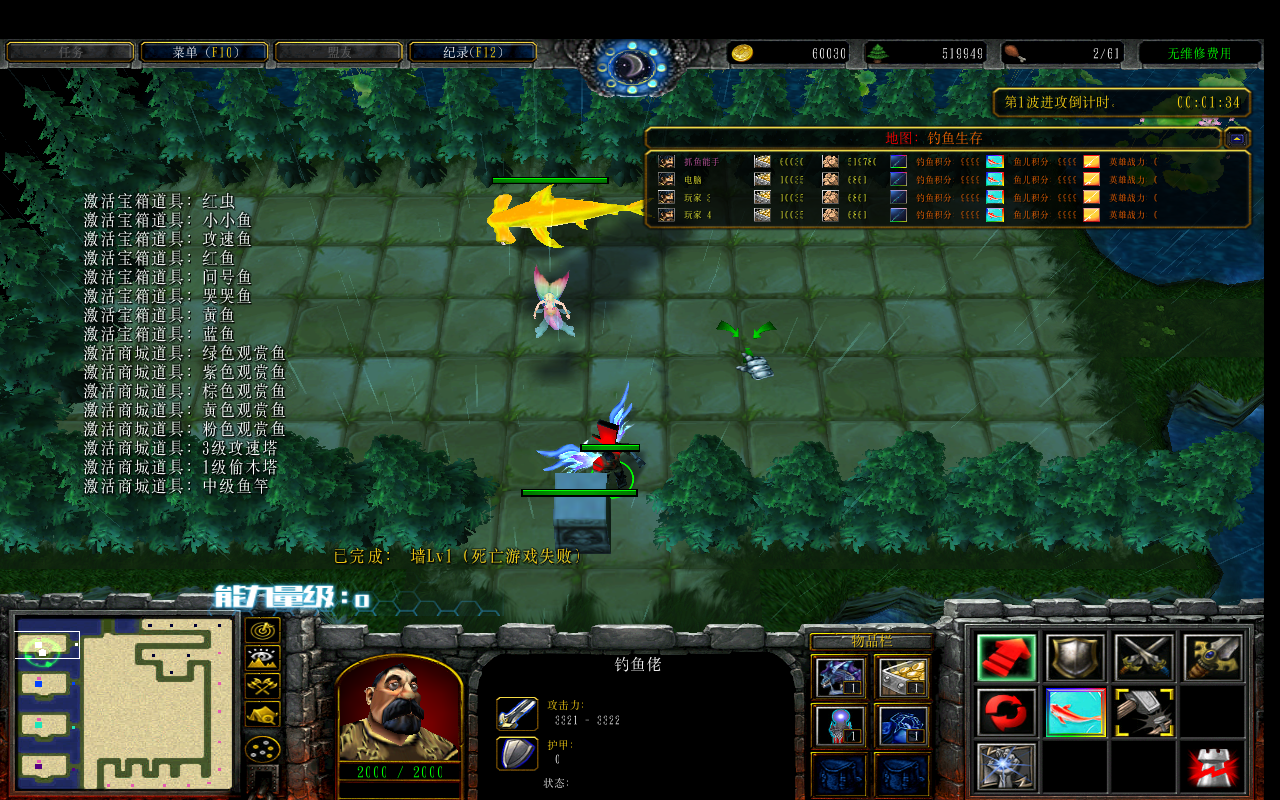
Task: Collapse the 钓鱼生存 scoreboard with its arrow button
Action: point(1237,138)
